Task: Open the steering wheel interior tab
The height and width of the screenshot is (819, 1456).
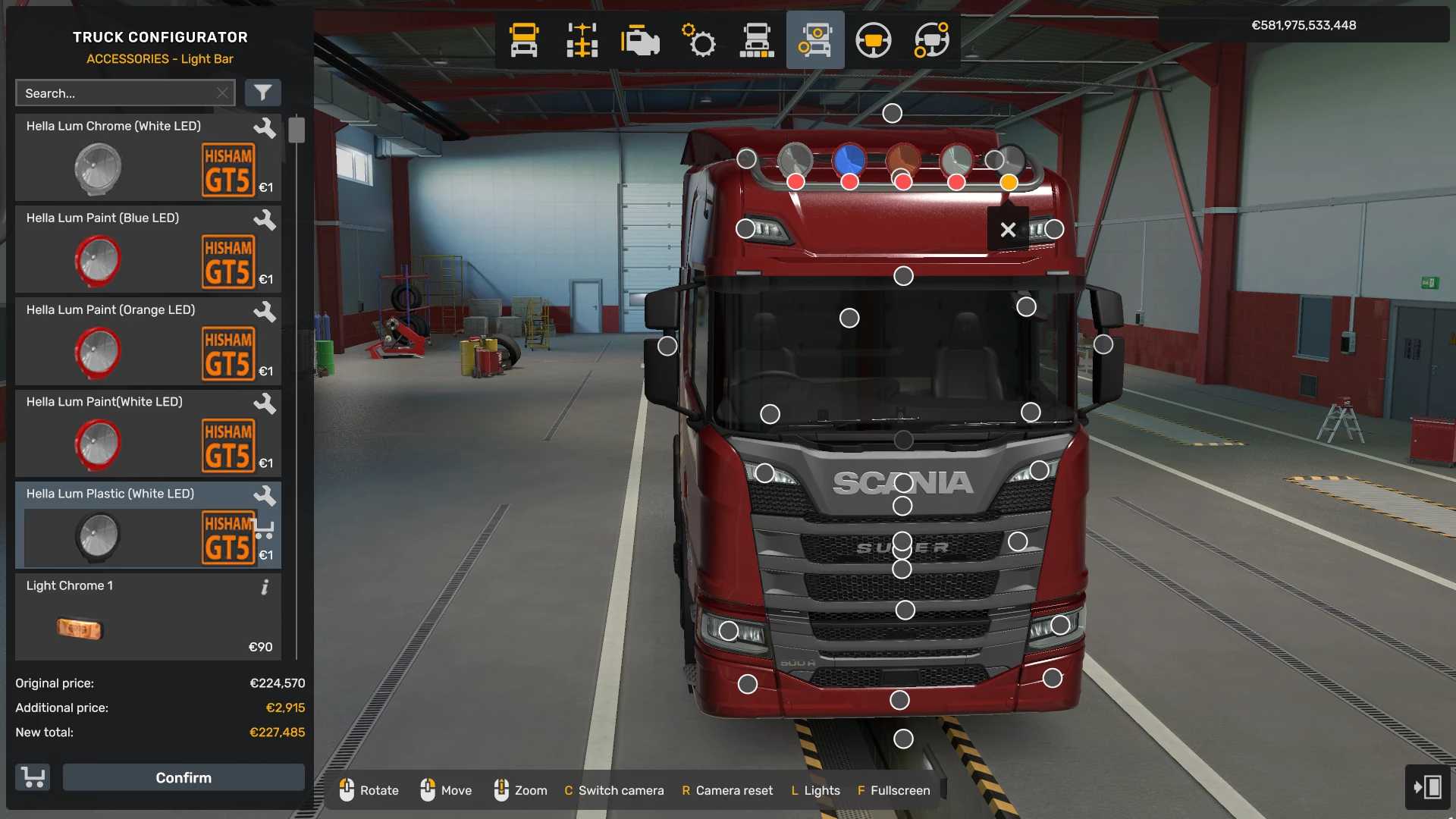Action: pos(873,40)
